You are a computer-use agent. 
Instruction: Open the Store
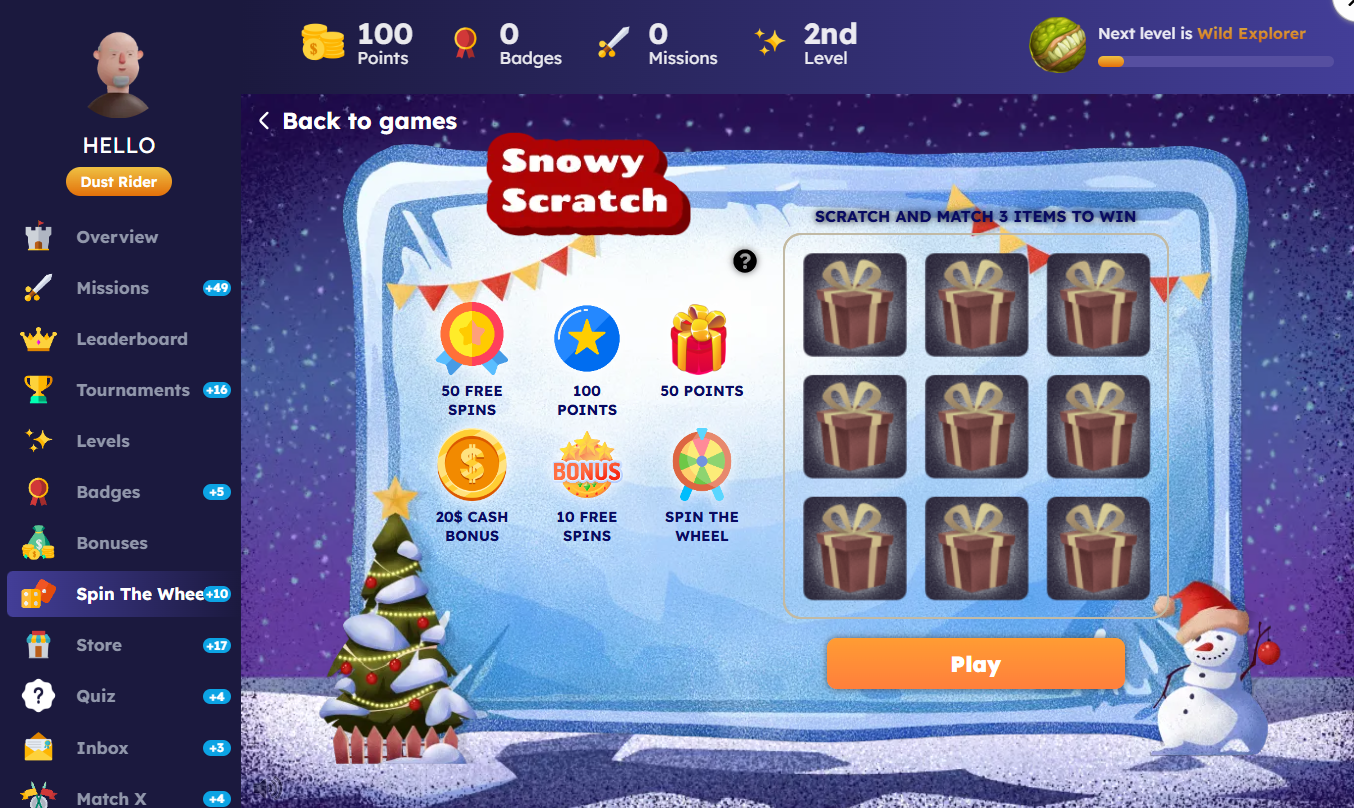(99, 645)
